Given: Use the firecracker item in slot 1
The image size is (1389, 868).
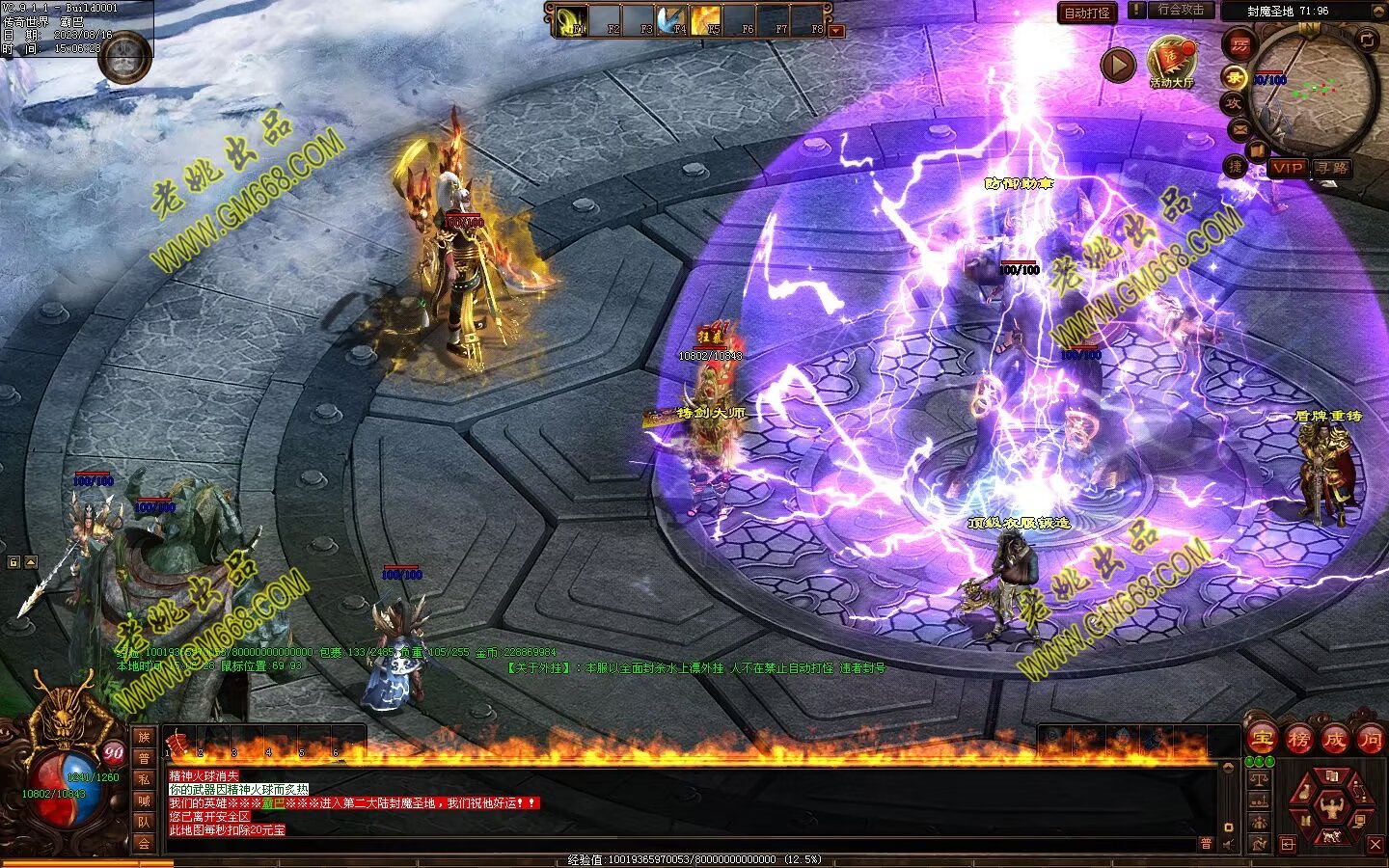Looking at the screenshot, I should [176, 742].
